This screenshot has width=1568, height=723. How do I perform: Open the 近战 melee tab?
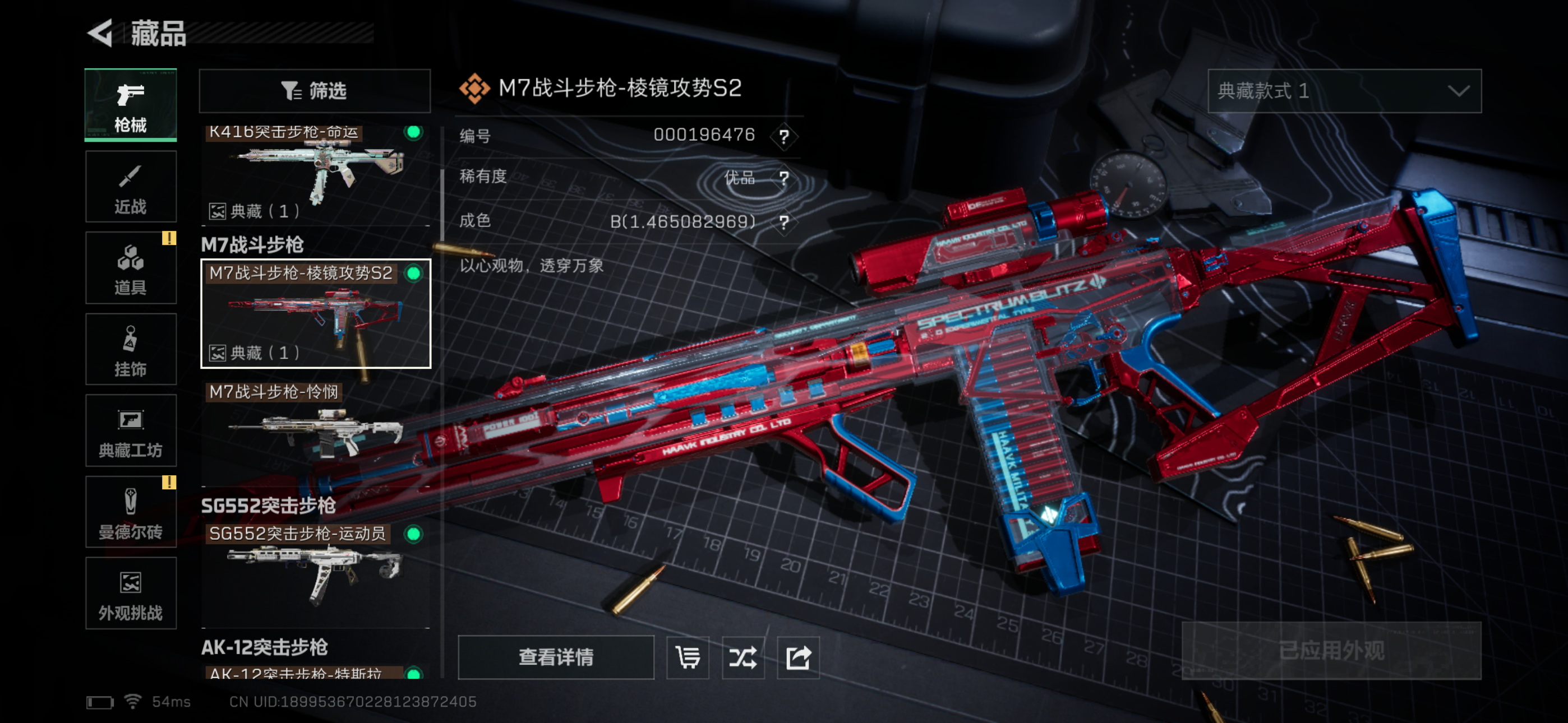[131, 187]
